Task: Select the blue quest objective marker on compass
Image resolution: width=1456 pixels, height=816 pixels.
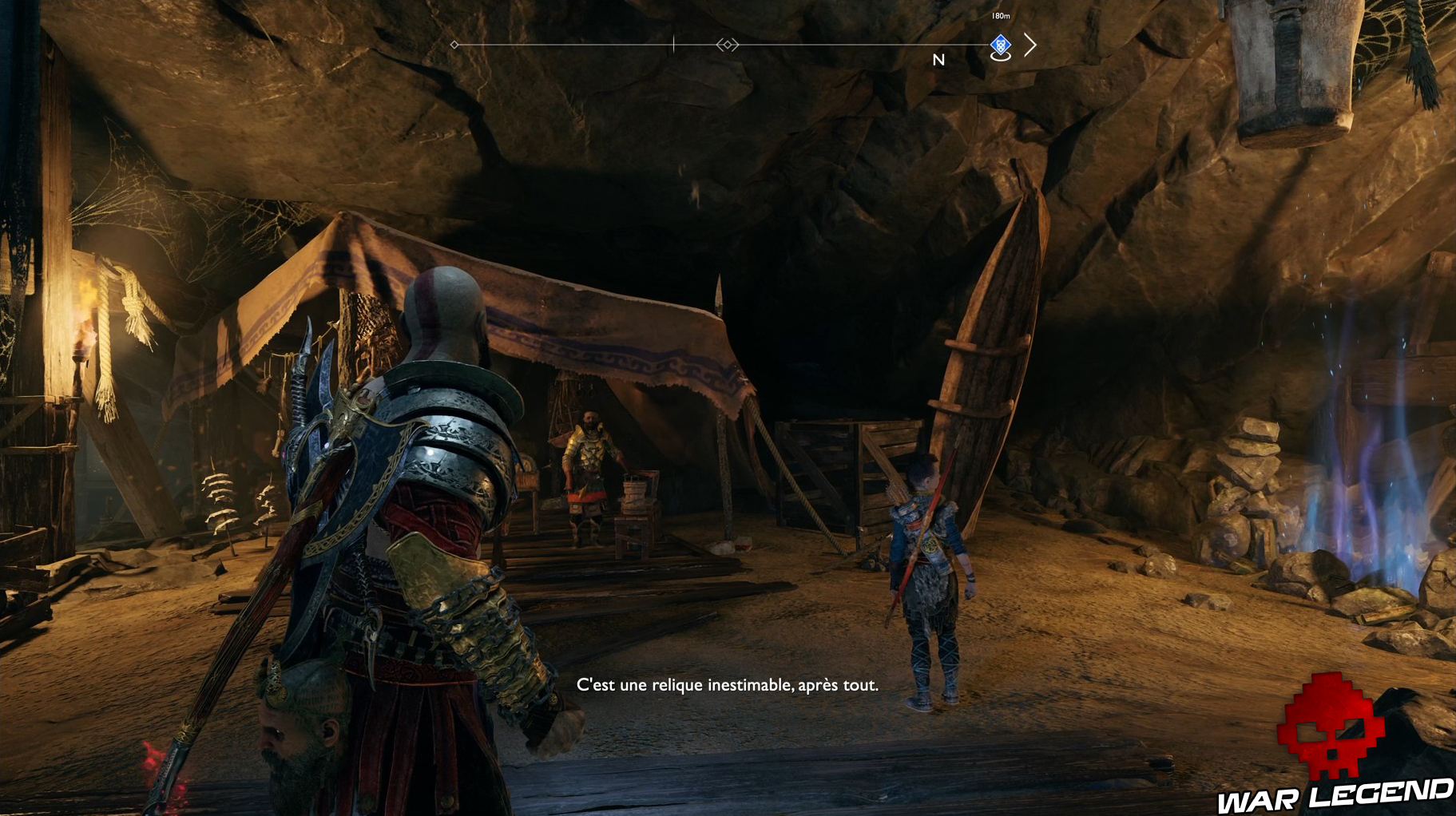Action: pyautogui.click(x=1000, y=46)
